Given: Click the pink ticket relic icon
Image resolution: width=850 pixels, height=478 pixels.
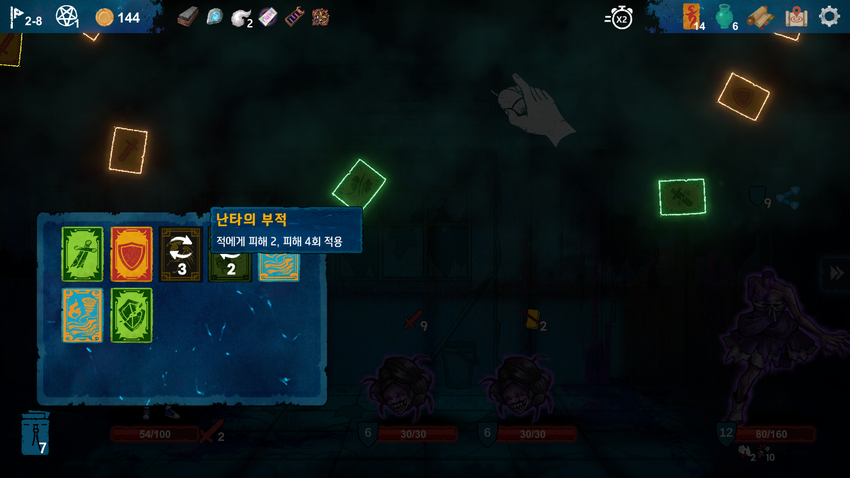Looking at the screenshot, I should pyautogui.click(x=268, y=17).
